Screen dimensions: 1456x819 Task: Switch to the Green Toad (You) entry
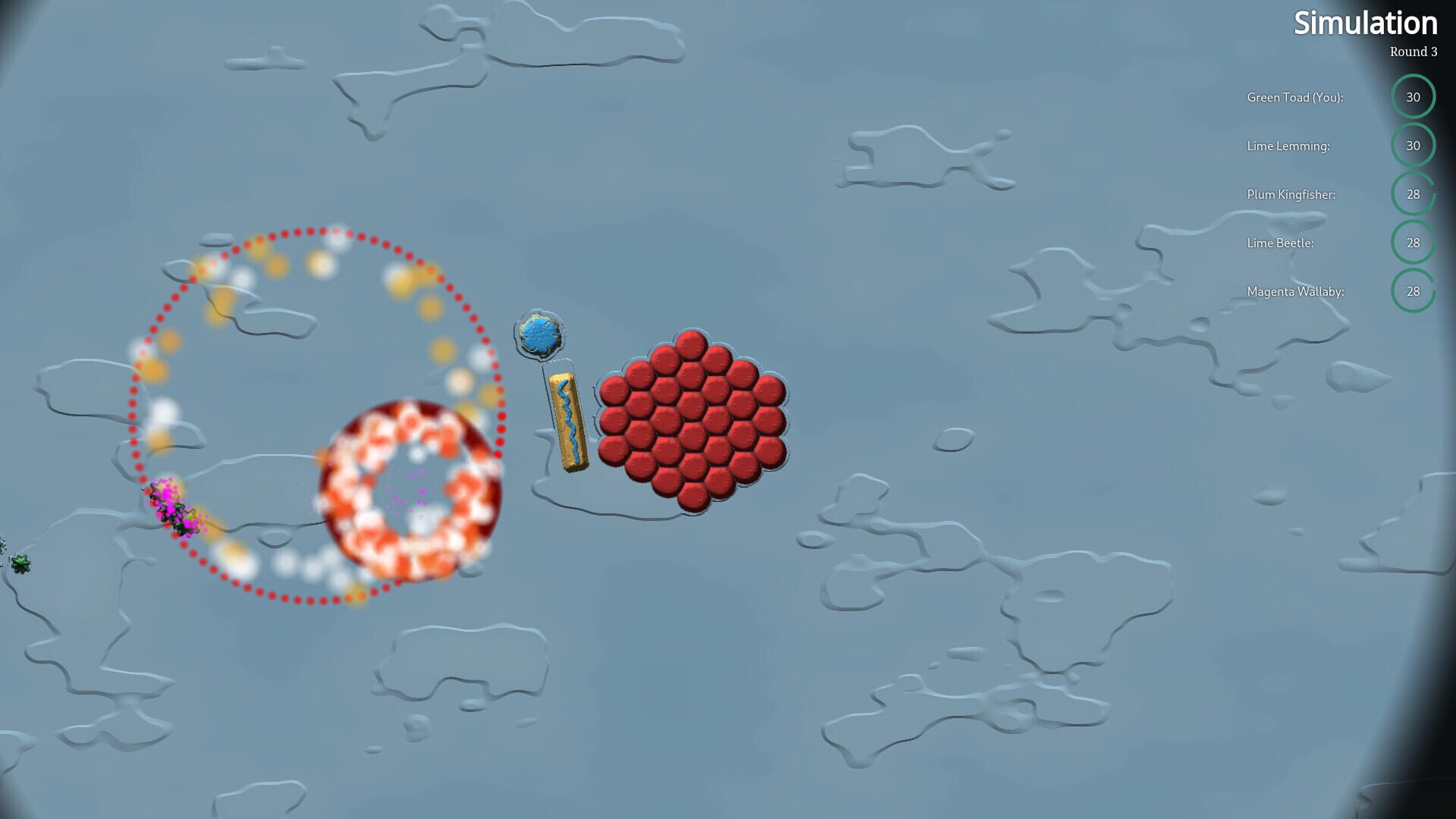point(1294,97)
